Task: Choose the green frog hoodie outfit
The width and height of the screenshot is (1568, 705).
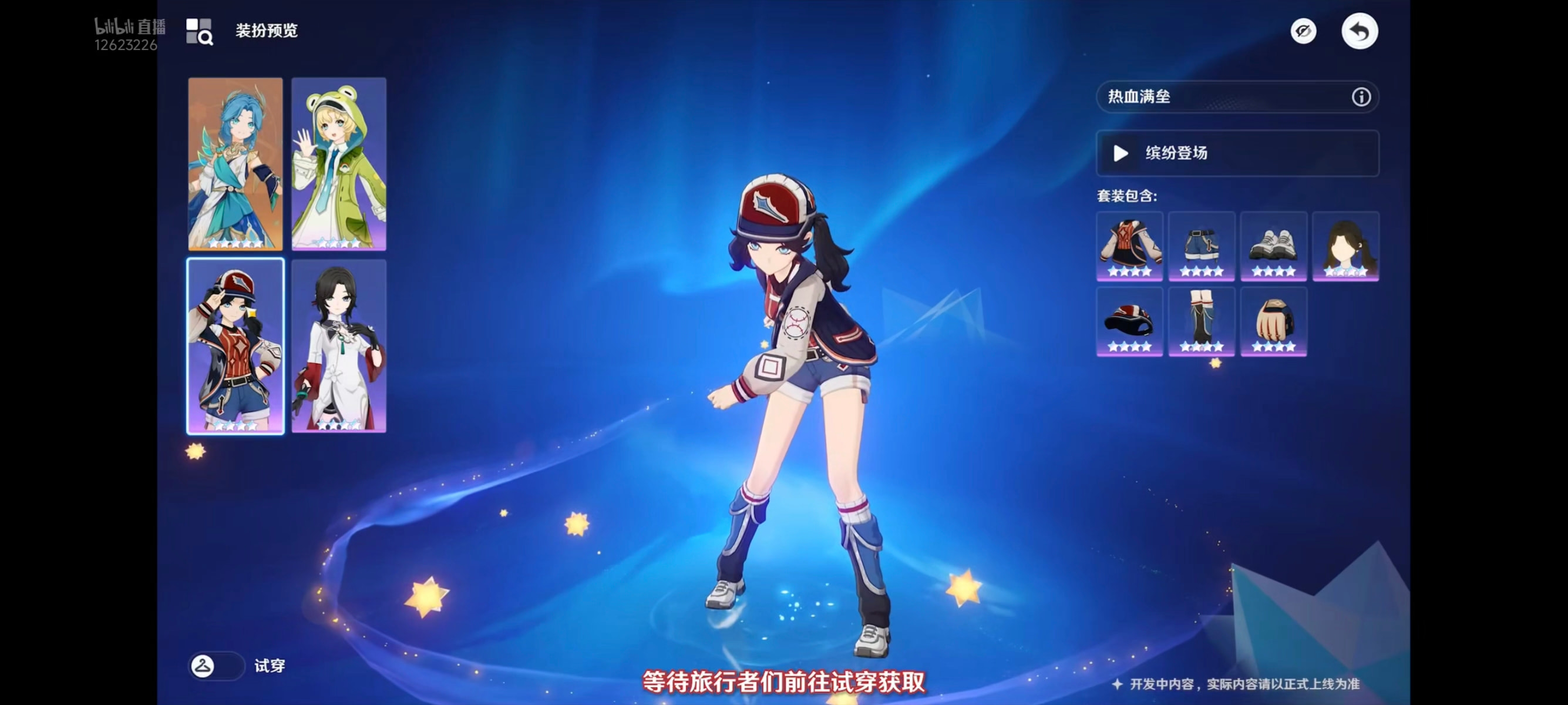Action: point(338,163)
